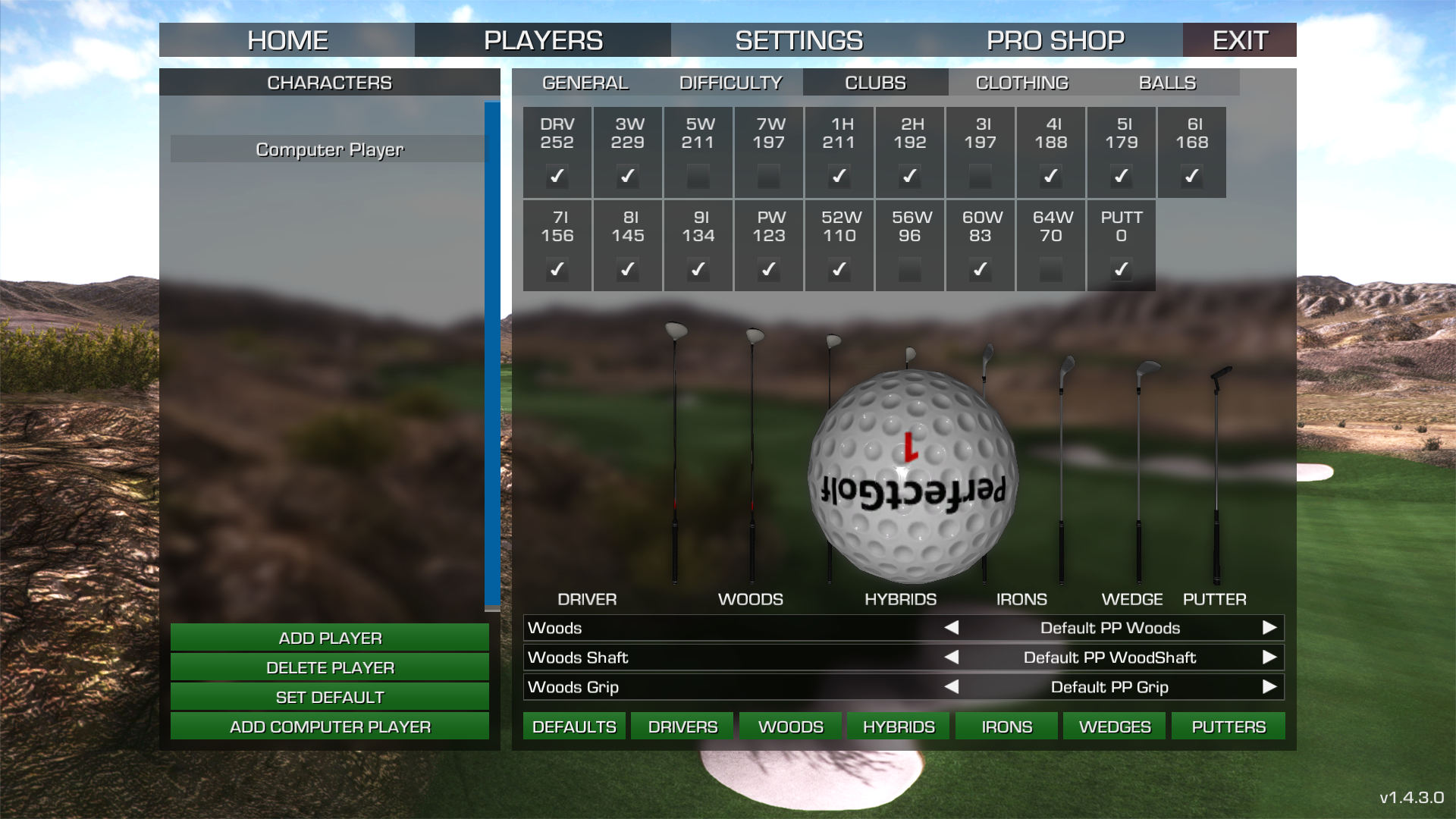The height and width of the screenshot is (819, 1456).
Task: Switch to the GENERAL tab
Action: click(585, 83)
